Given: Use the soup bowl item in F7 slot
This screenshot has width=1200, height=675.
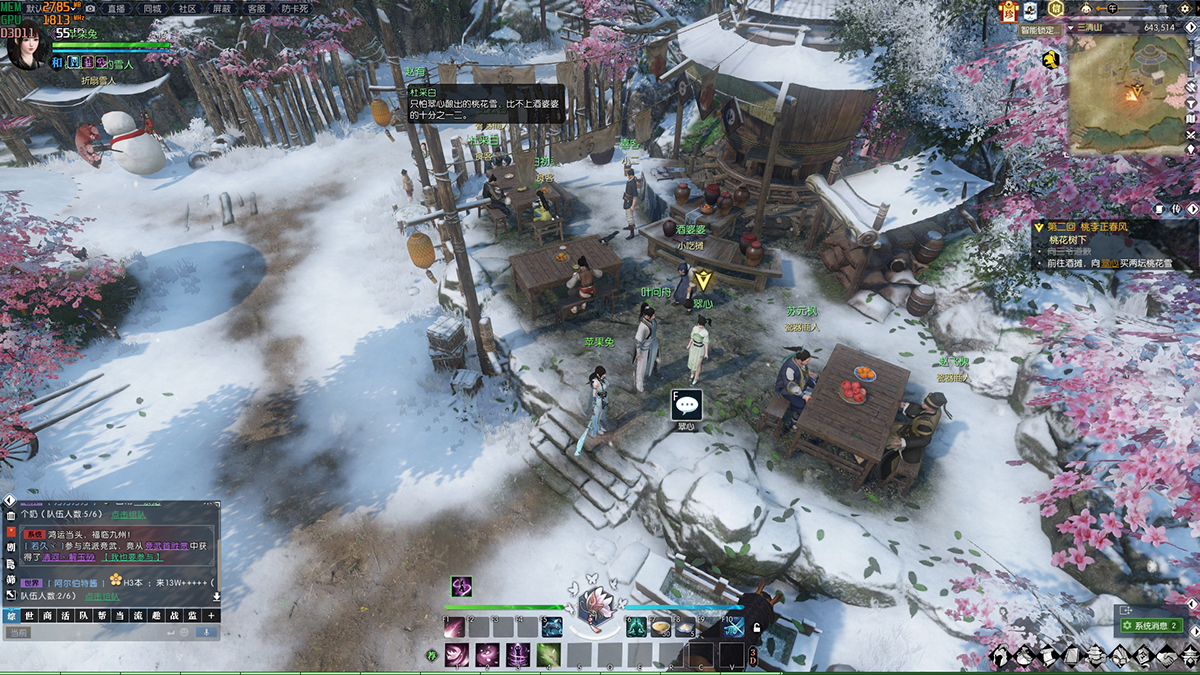Looking at the screenshot, I should click(x=661, y=628).
